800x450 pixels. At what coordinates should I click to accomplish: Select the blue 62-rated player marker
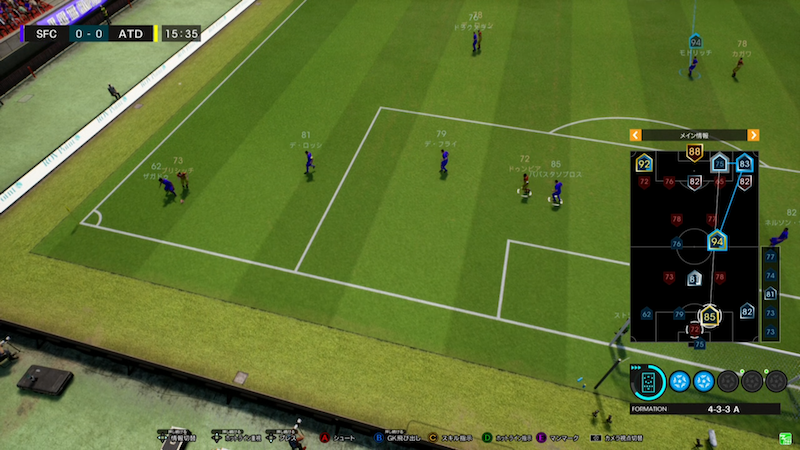point(646,313)
